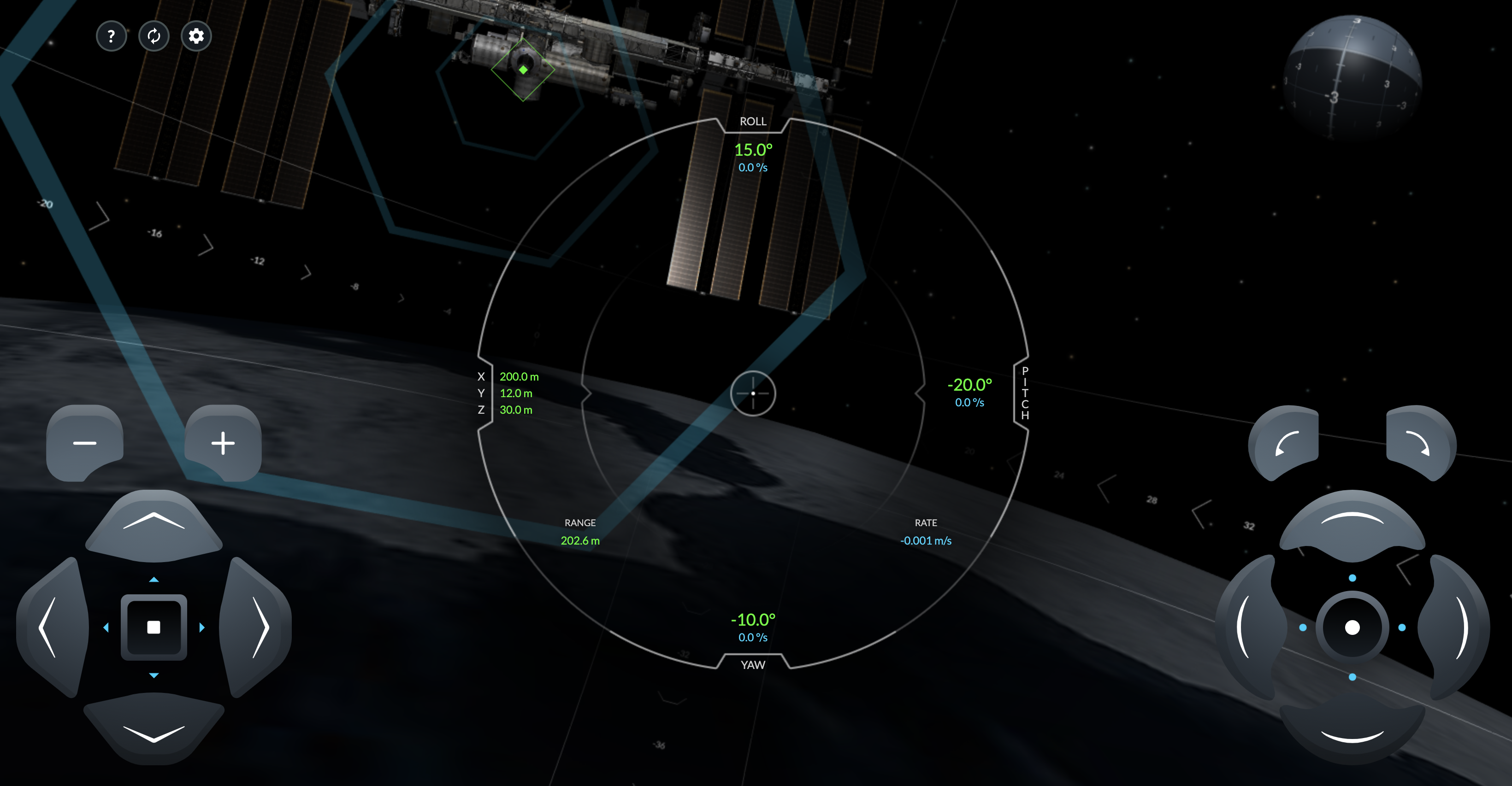Click the minus translate backward button
The image size is (1512, 786).
[x=84, y=443]
